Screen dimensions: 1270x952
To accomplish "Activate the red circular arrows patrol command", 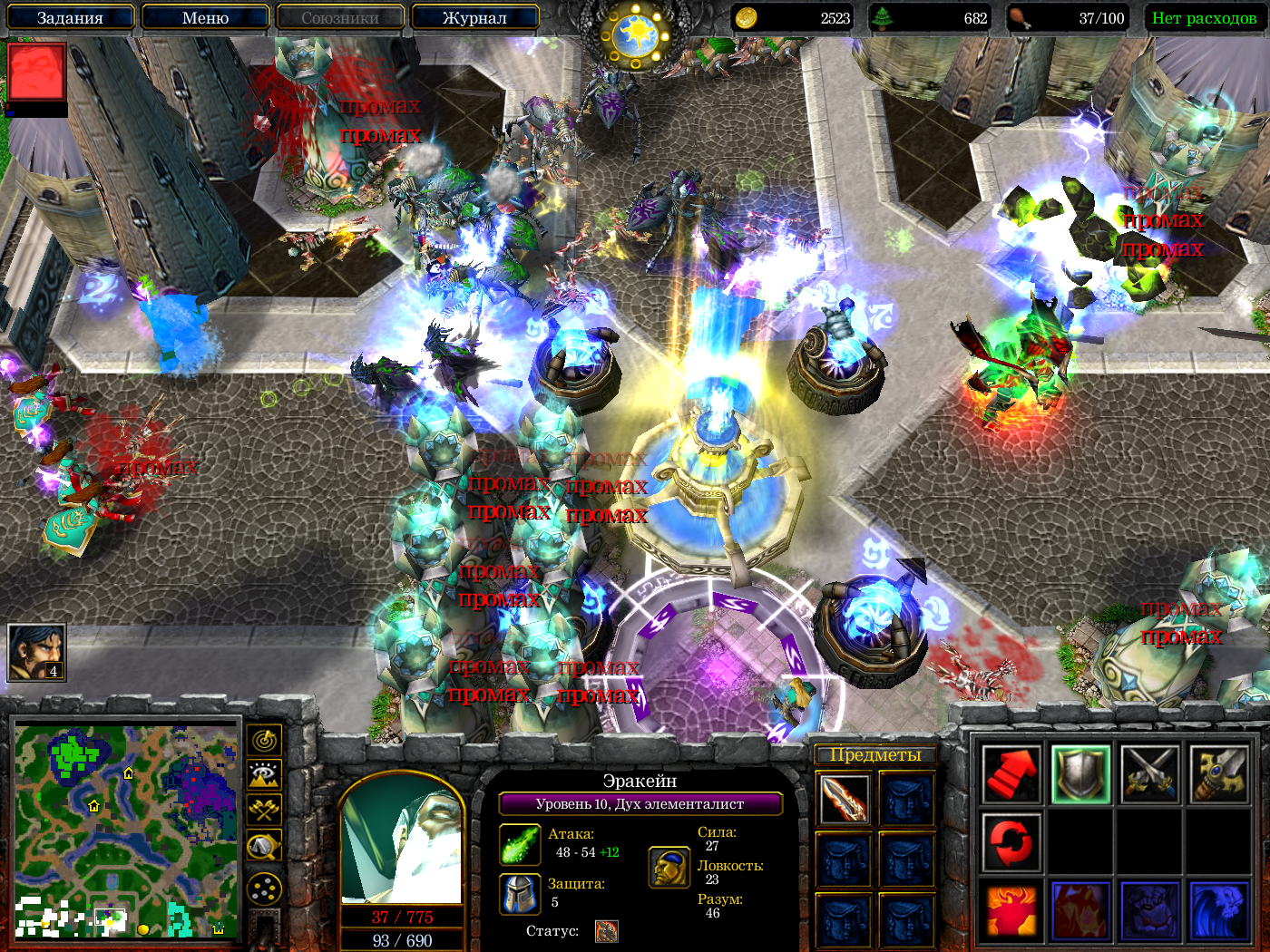I will click(1011, 842).
